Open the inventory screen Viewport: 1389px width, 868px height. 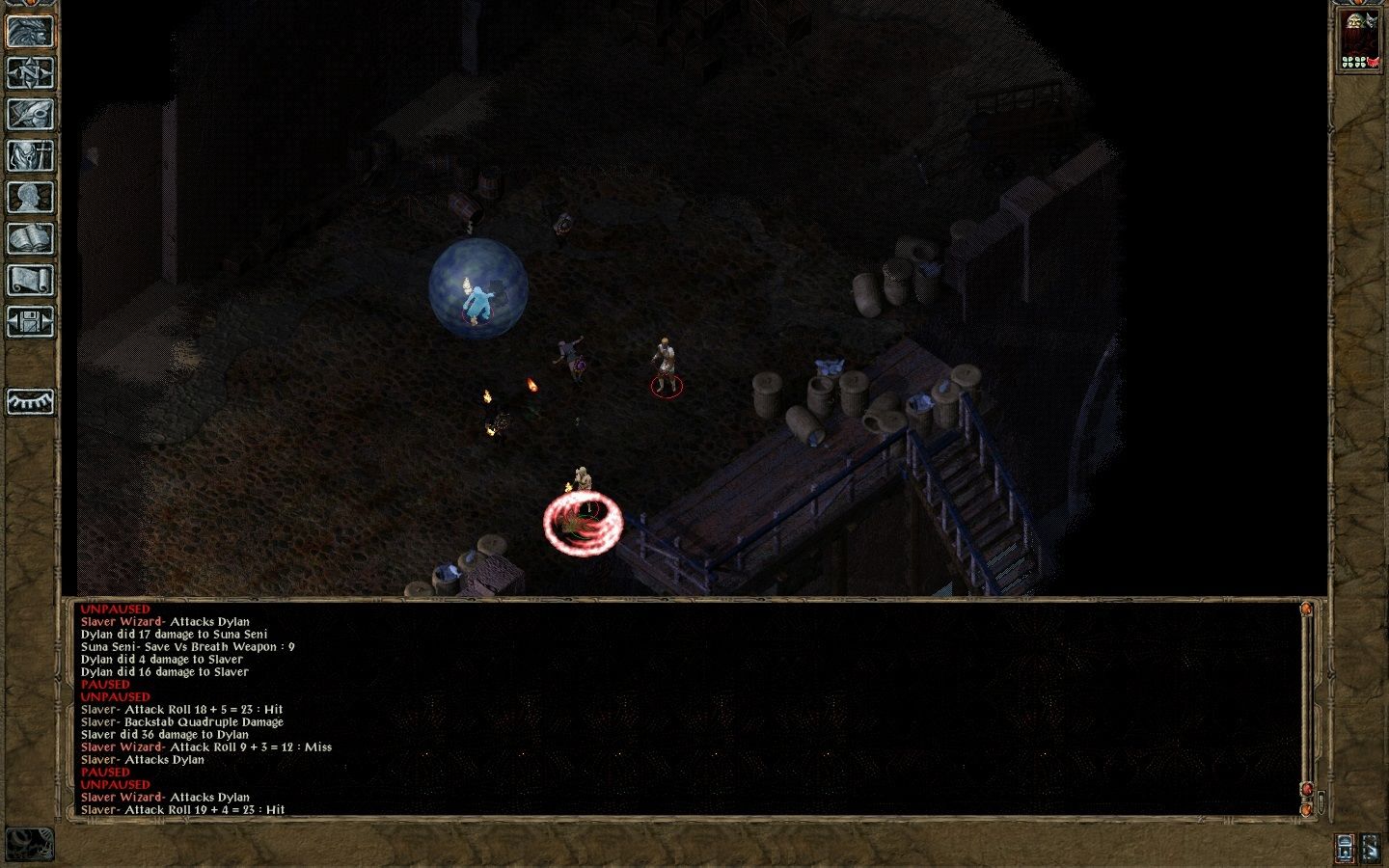pyautogui.click(x=30, y=155)
